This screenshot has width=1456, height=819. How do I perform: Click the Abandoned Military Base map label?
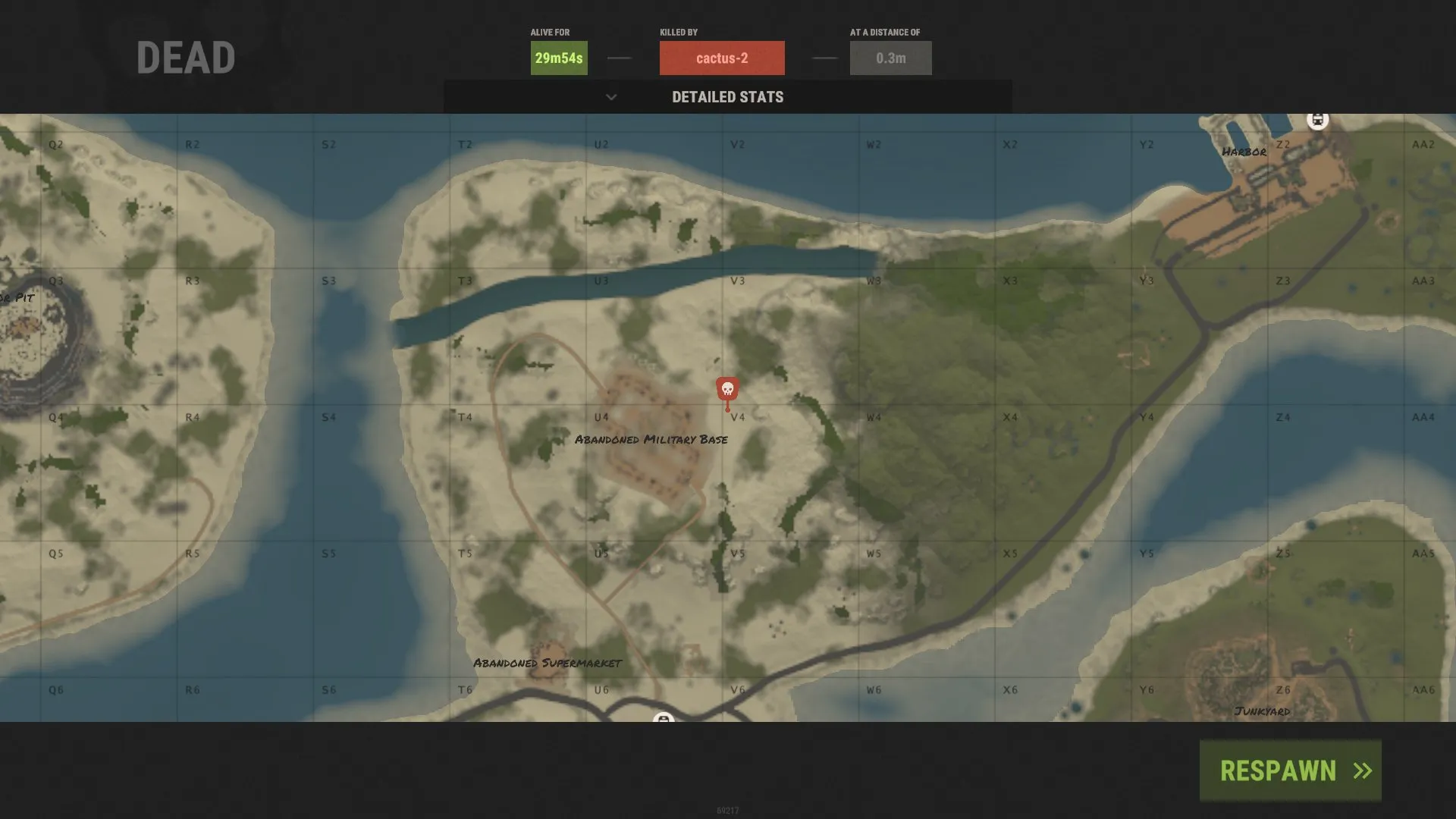pyautogui.click(x=653, y=438)
